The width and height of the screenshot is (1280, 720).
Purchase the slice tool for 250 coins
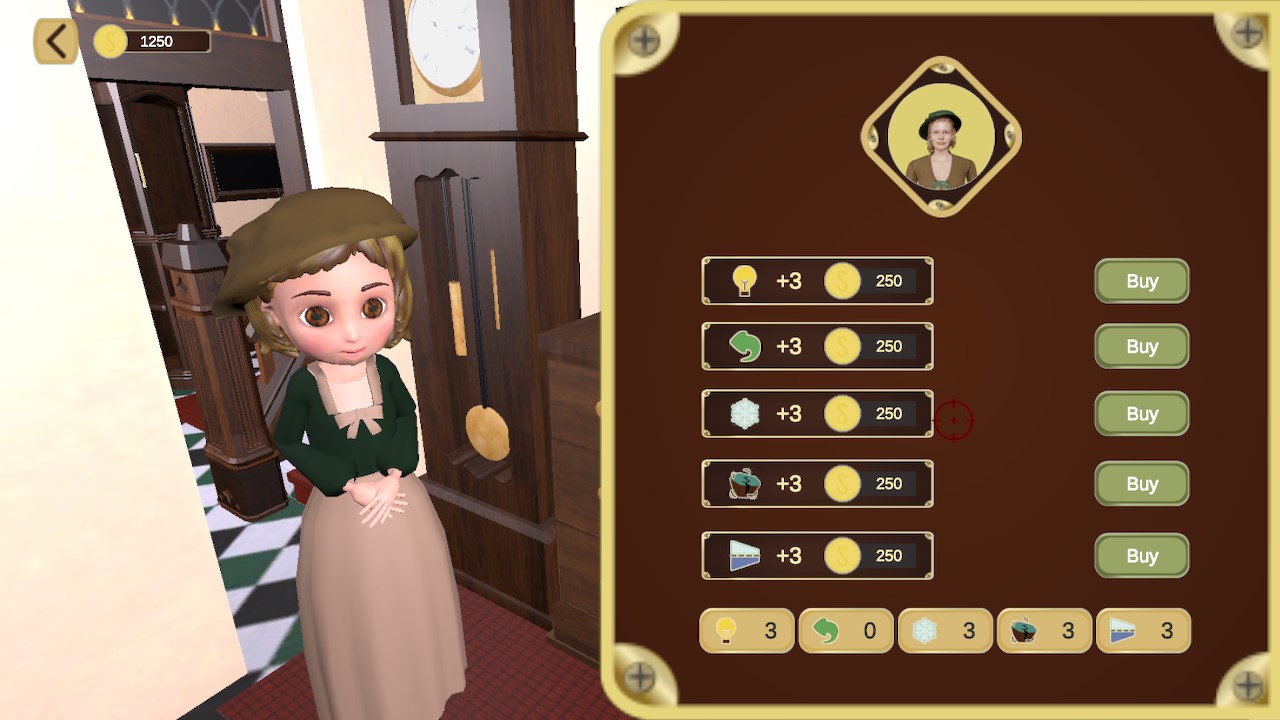(1141, 556)
